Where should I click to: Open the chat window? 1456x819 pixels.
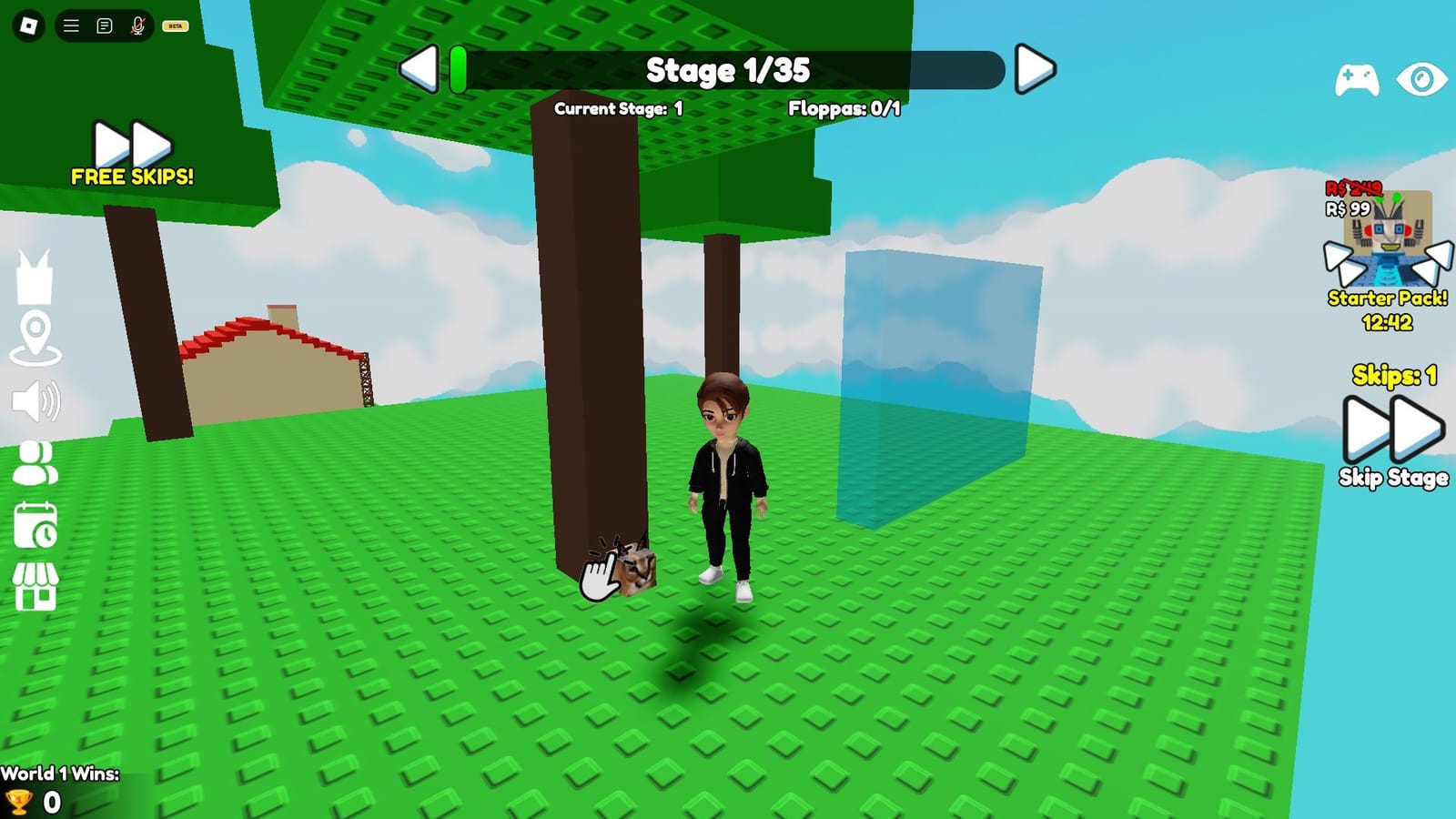click(103, 25)
